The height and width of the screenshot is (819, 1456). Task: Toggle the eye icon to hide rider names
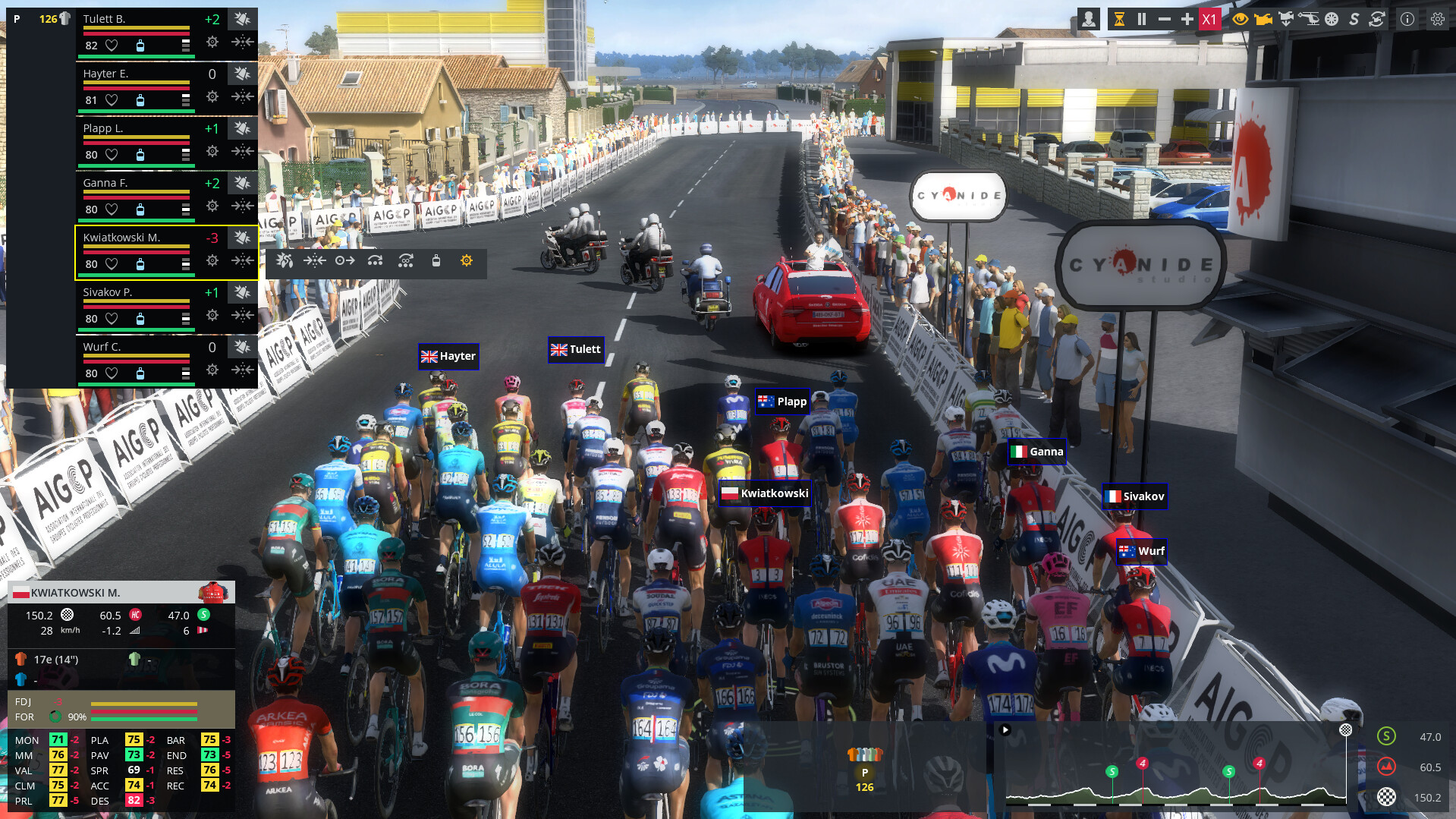[x=1241, y=18]
